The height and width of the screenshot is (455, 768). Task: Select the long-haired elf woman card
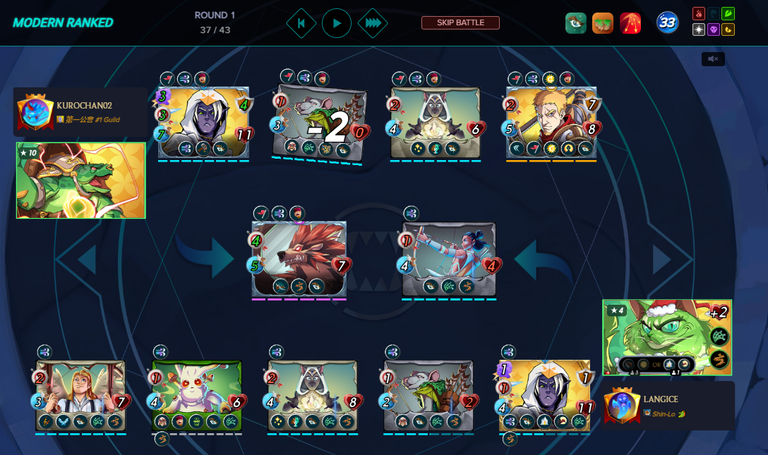click(81, 395)
